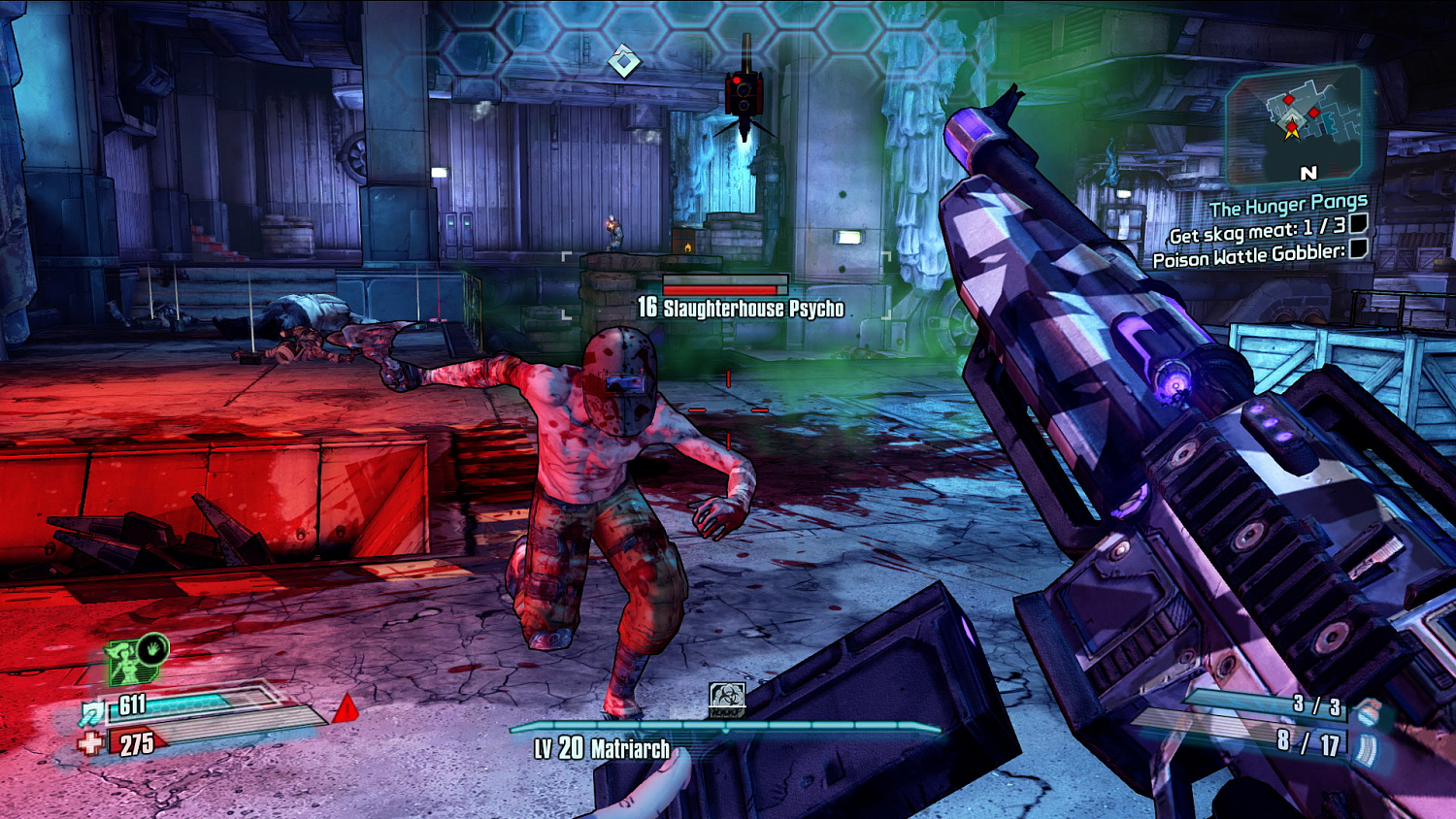Screen dimensions: 1456x819
Task: Select the grenade icon showing 3/3
Action: click(1371, 710)
